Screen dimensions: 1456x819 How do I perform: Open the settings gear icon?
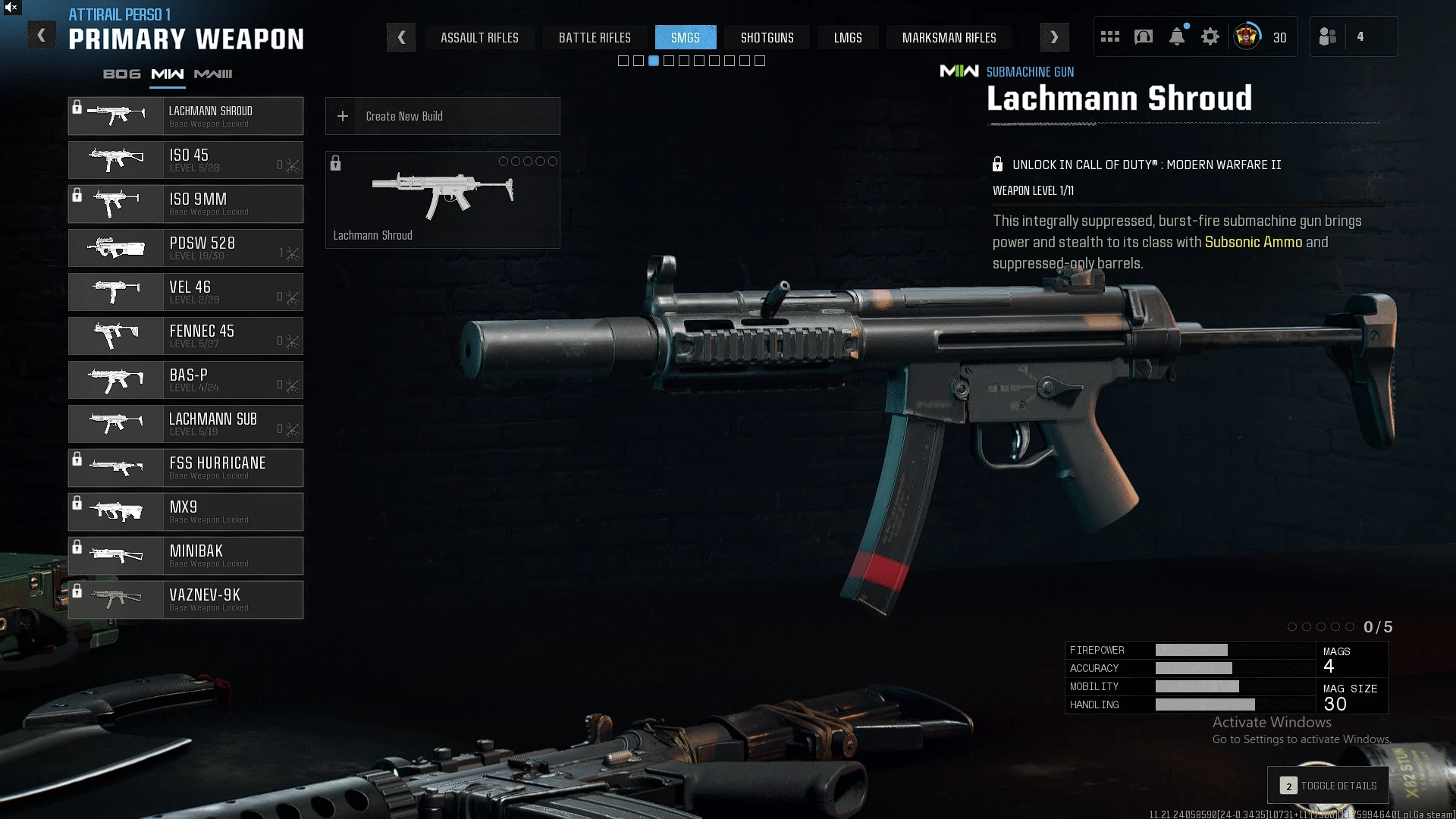tap(1210, 37)
